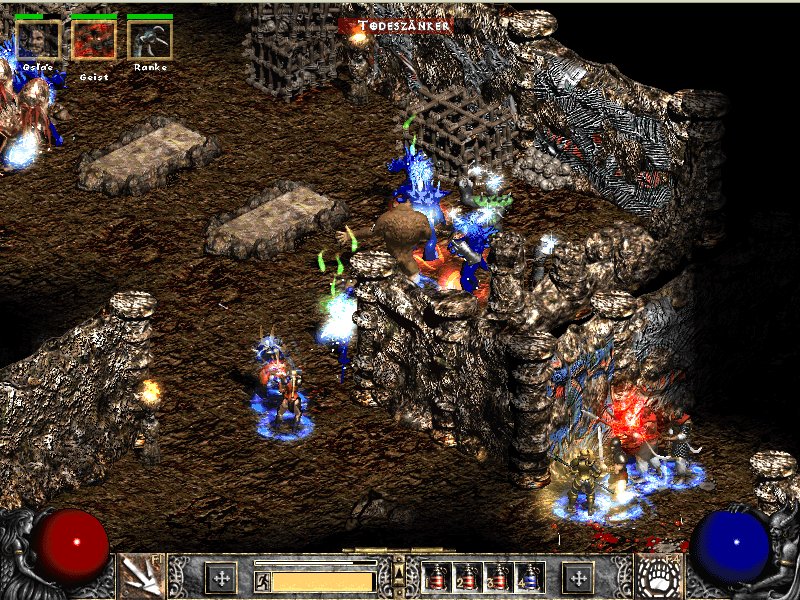Image resolution: width=800 pixels, height=600 pixels.
Task: Use the red potion in belt slot 2
Action: 467,577
